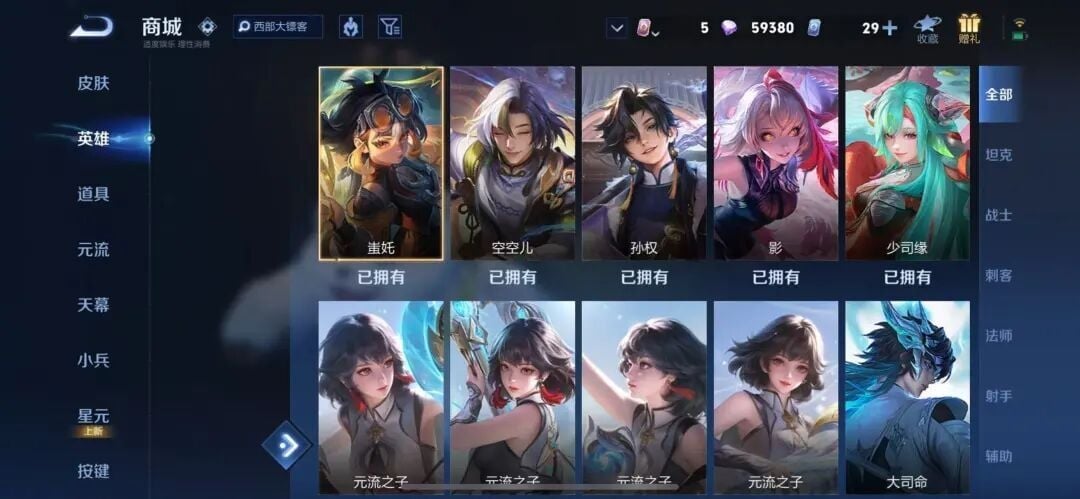
Task: Open the 赠礼 (Gift) button
Action: [x=969, y=28]
